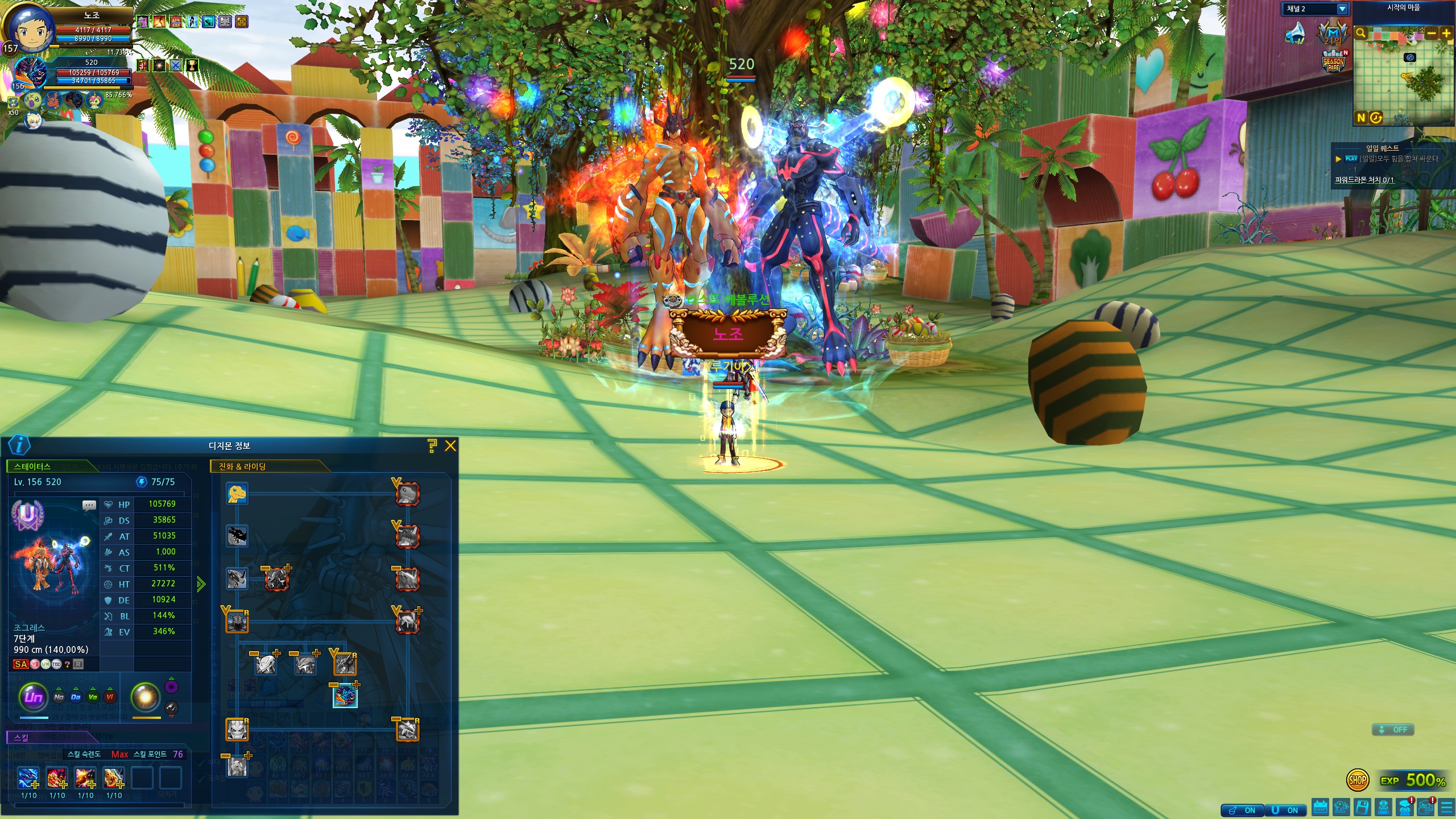Viewport: 1456px width, 819px height.
Task: Open the megaphone announcement icon
Action: point(1296,34)
